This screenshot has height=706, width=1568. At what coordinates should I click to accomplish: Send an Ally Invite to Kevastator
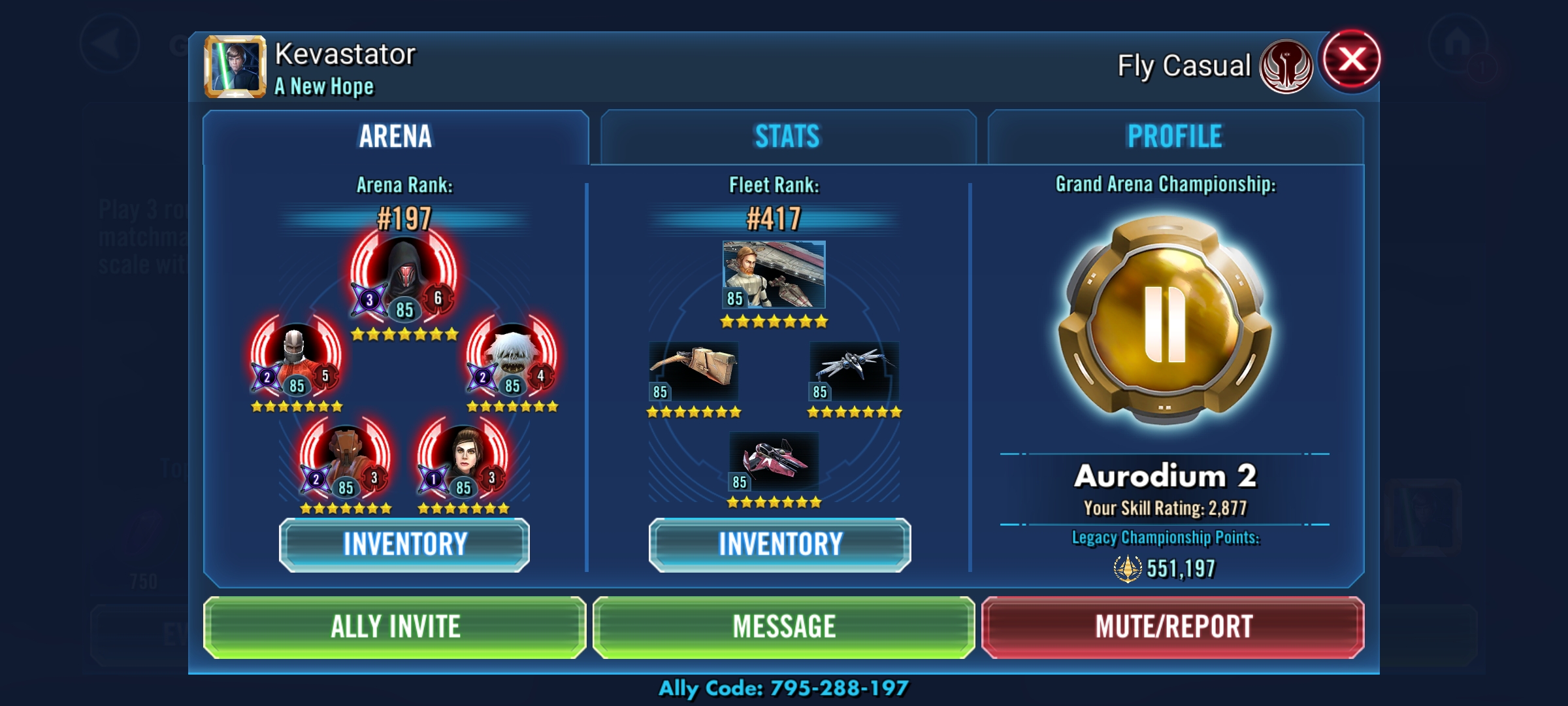point(395,627)
